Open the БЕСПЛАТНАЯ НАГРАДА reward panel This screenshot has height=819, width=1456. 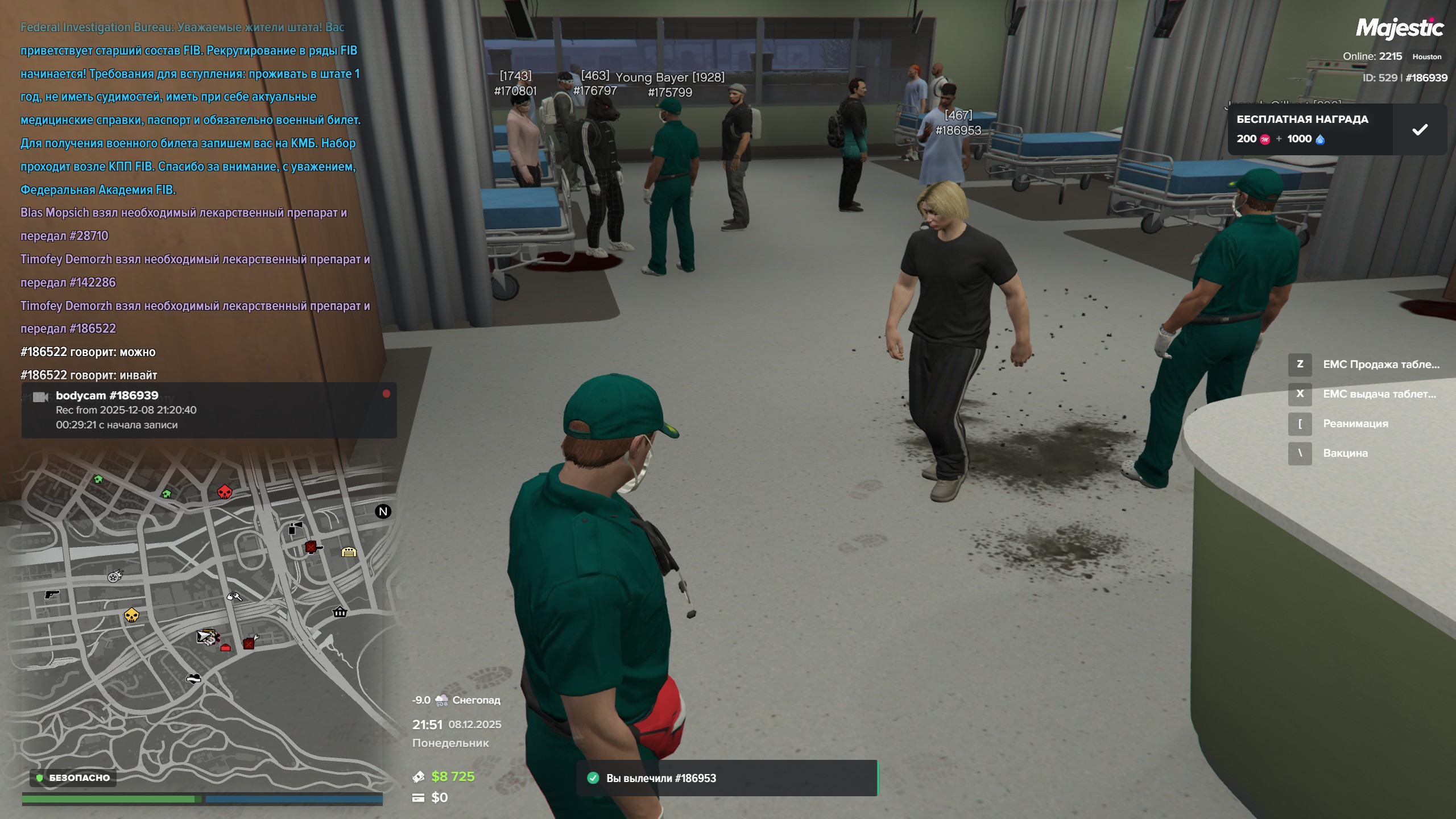1308,130
